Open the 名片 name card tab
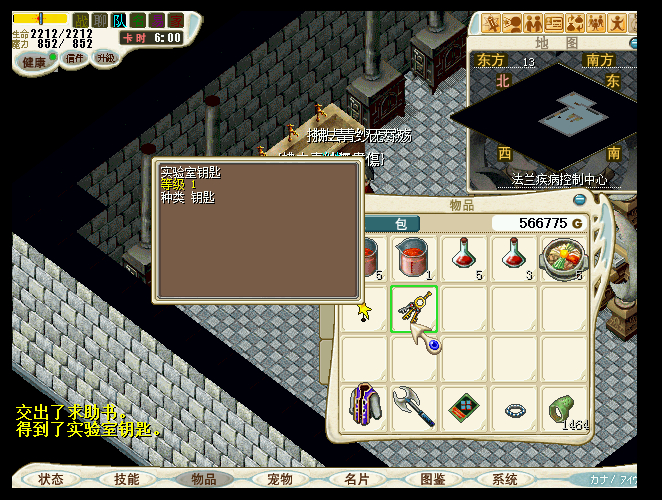The image size is (662, 500). click(x=356, y=479)
